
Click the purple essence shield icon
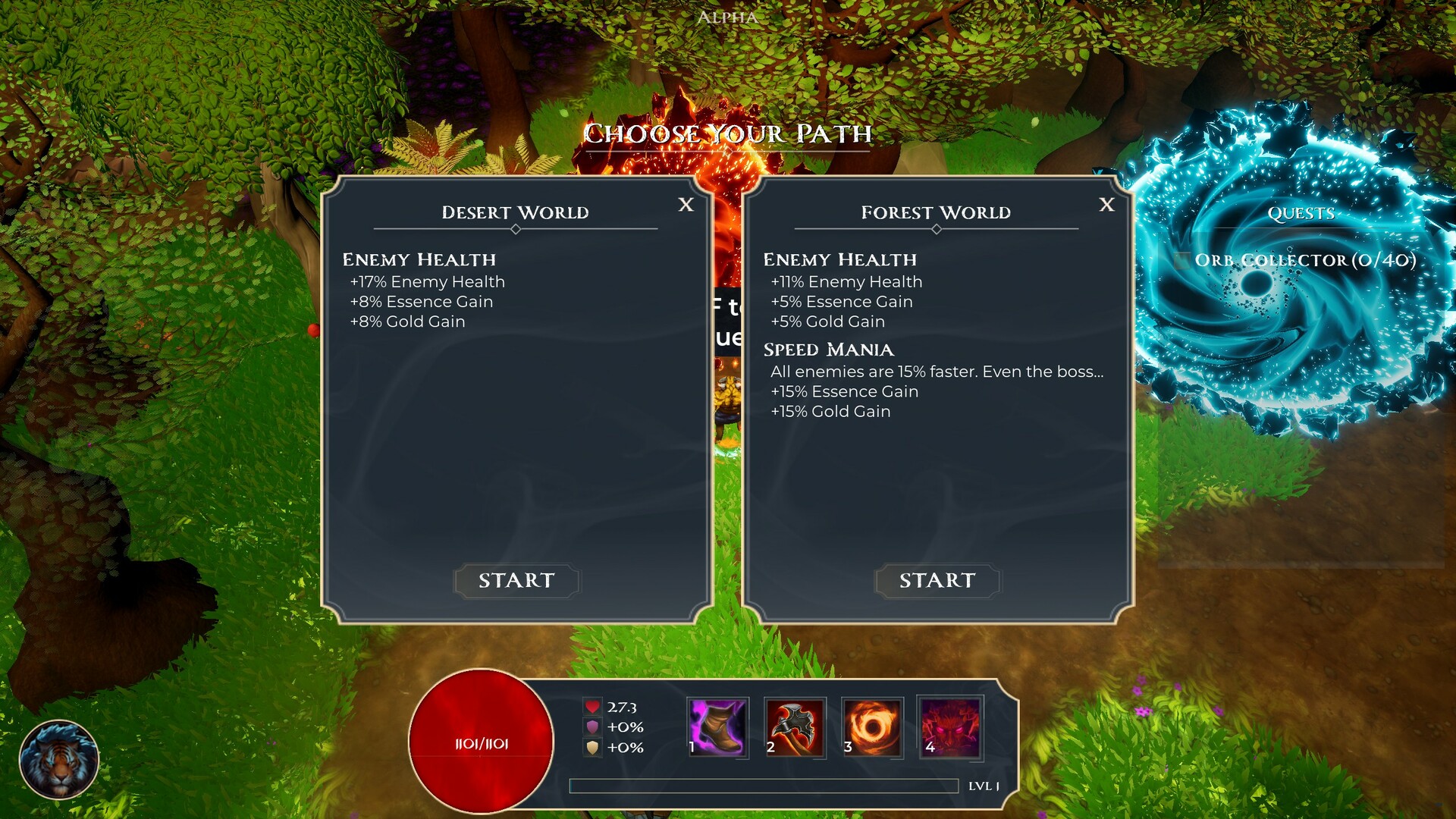click(x=593, y=726)
